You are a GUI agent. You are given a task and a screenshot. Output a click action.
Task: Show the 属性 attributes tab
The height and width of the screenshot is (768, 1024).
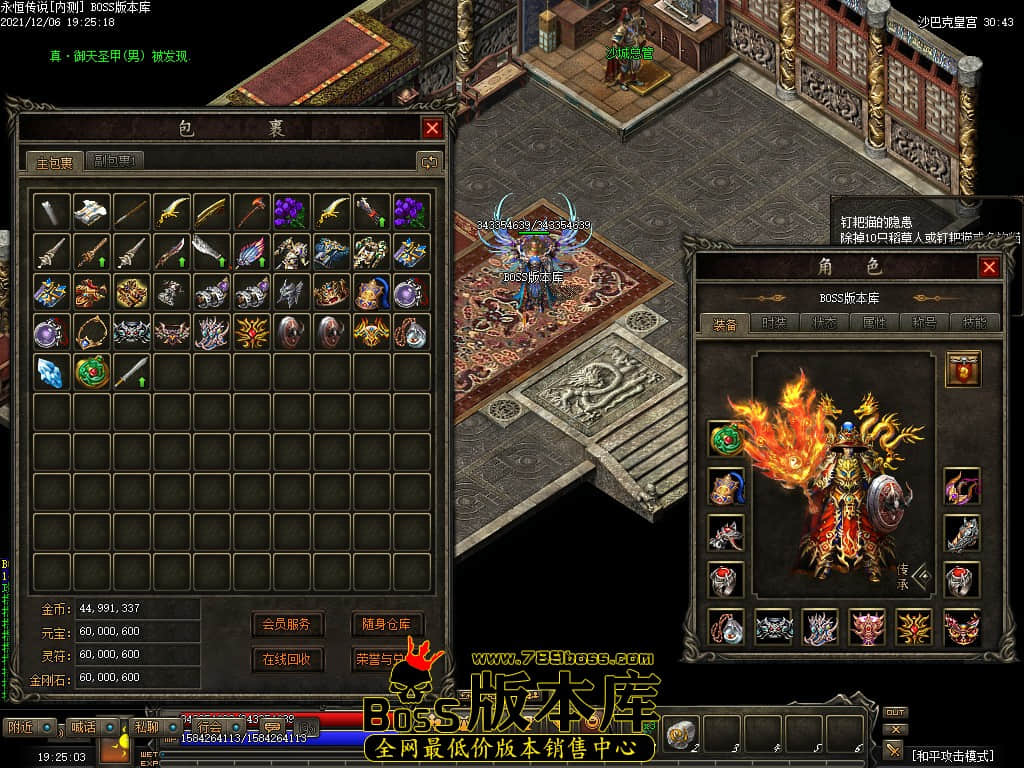874,323
